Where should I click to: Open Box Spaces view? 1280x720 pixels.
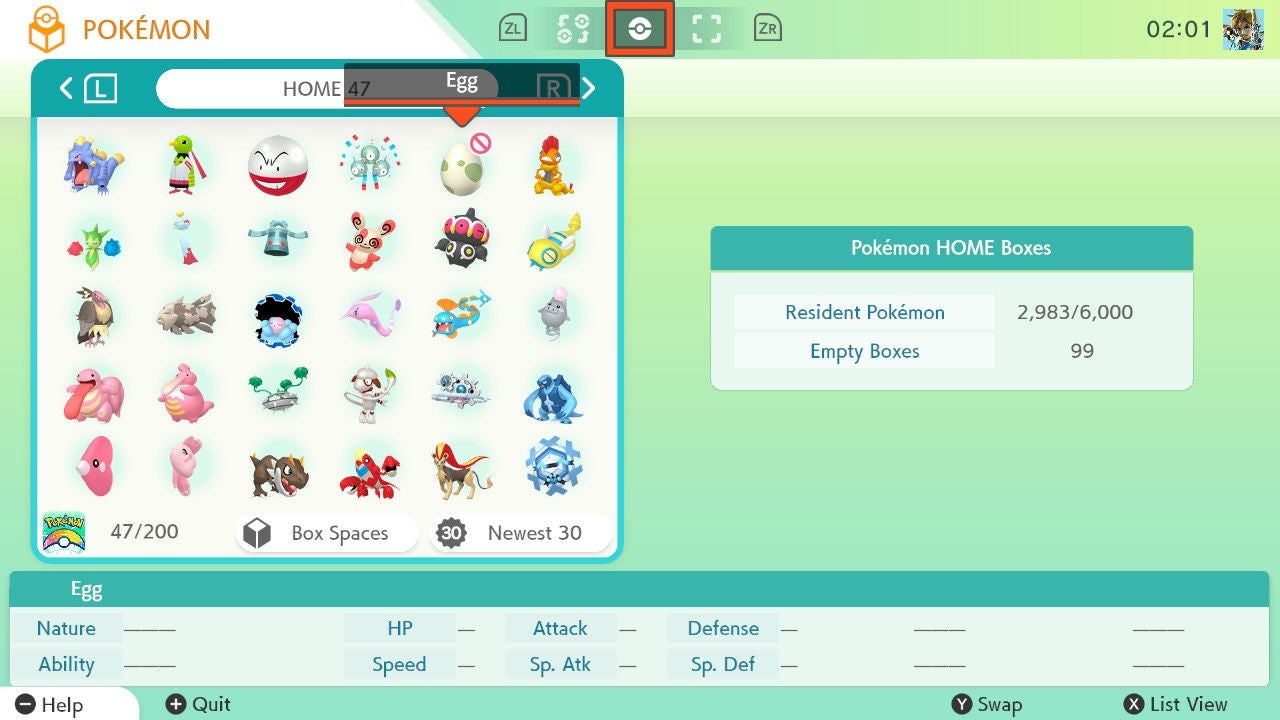click(327, 533)
